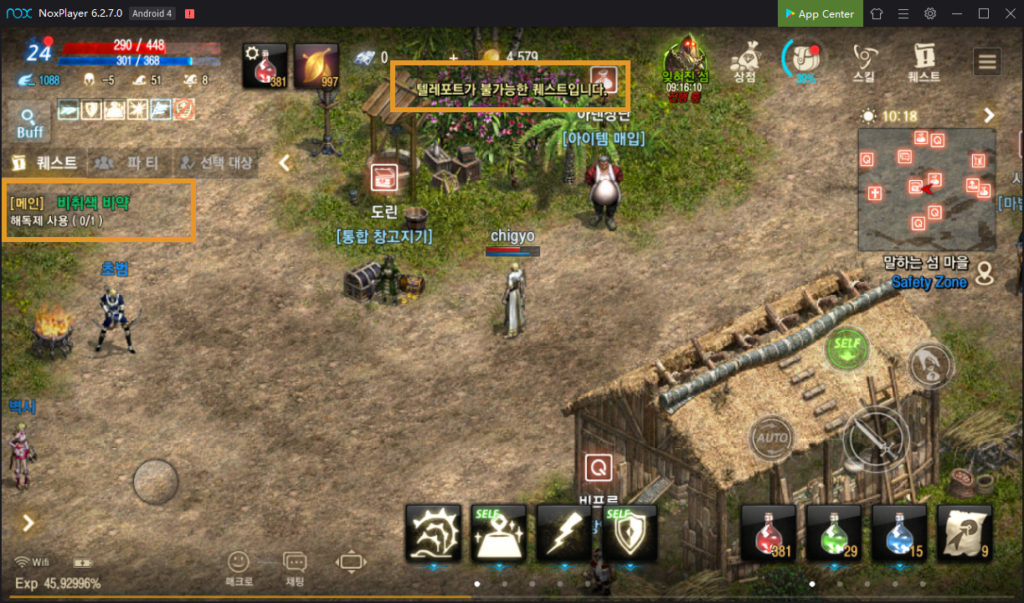Open the hamburger main menu
The width and height of the screenshot is (1024, 603).
(x=987, y=61)
